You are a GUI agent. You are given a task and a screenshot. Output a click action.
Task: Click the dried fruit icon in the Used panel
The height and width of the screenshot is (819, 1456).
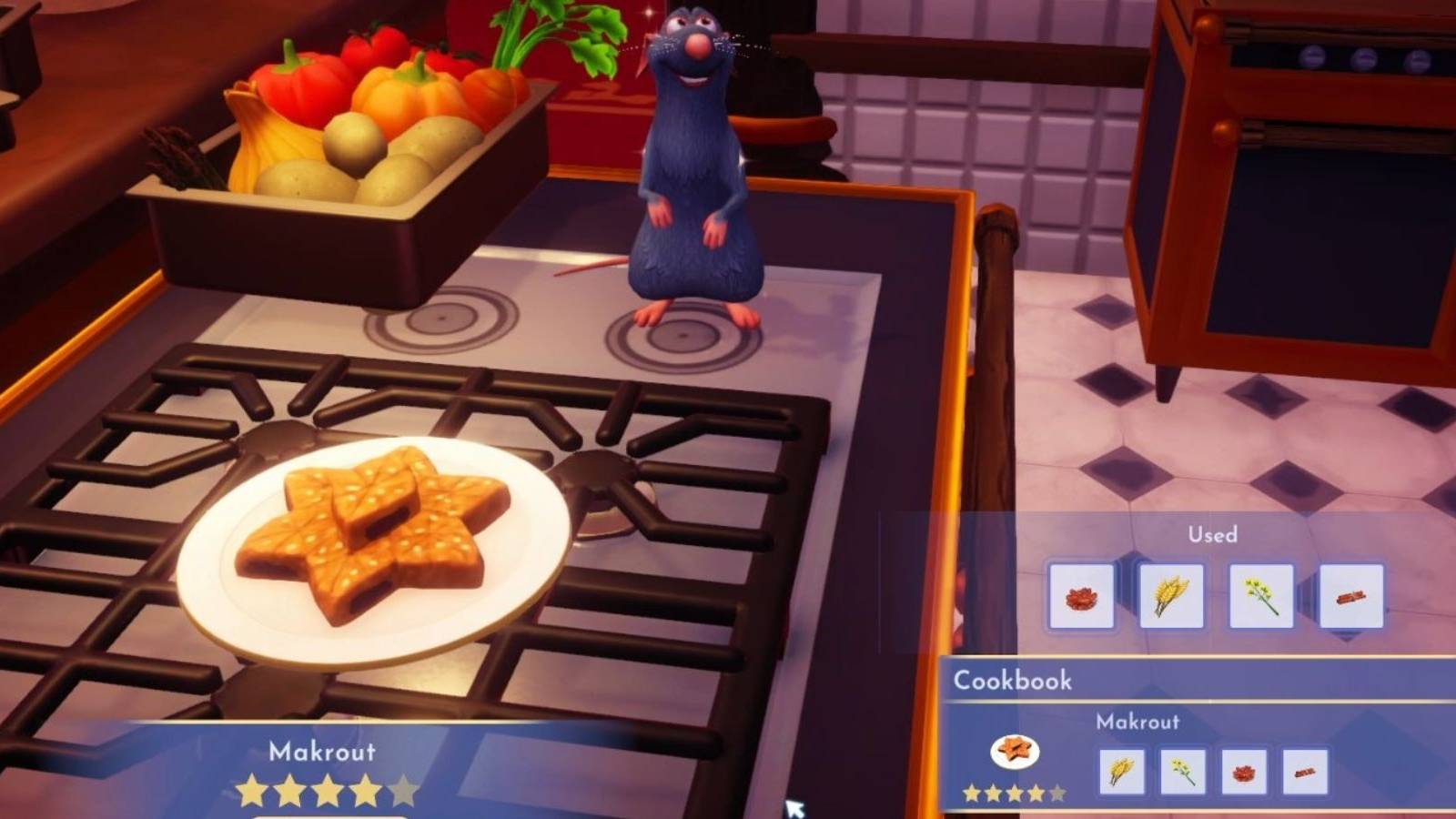click(x=1083, y=599)
